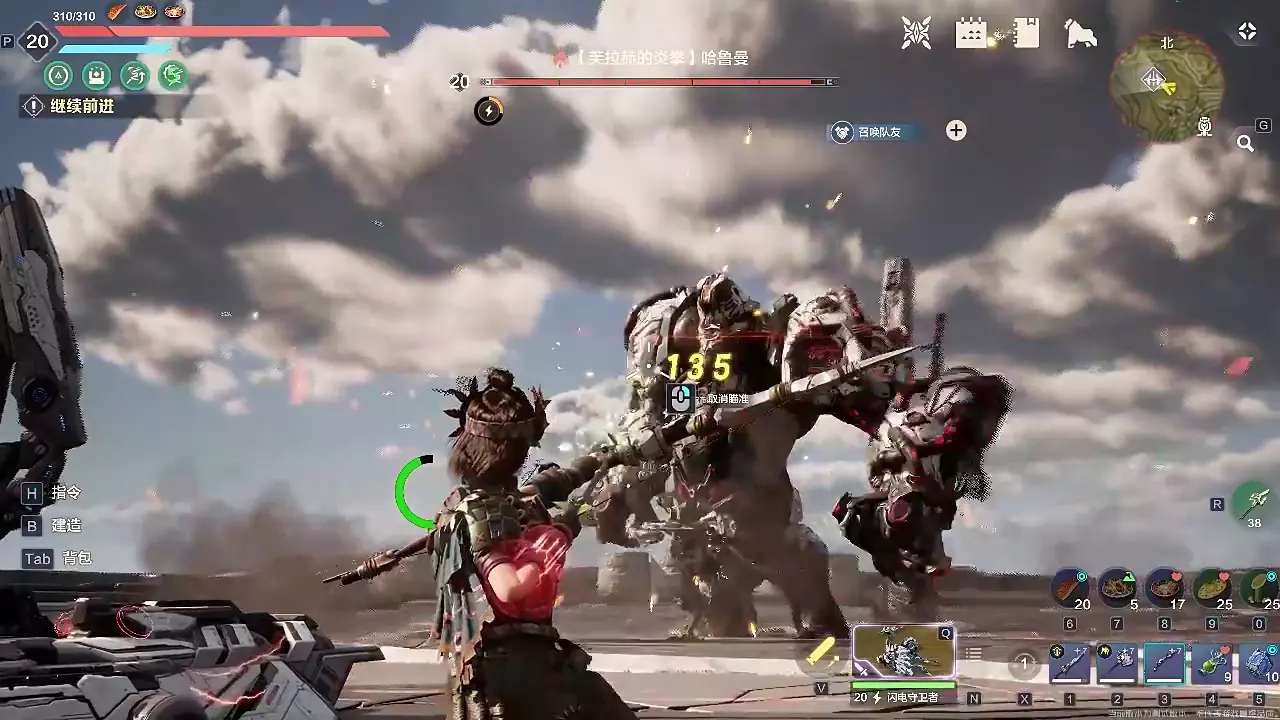Click the magnifying glass search button
Viewport: 1280px width, 720px height.
(1245, 143)
